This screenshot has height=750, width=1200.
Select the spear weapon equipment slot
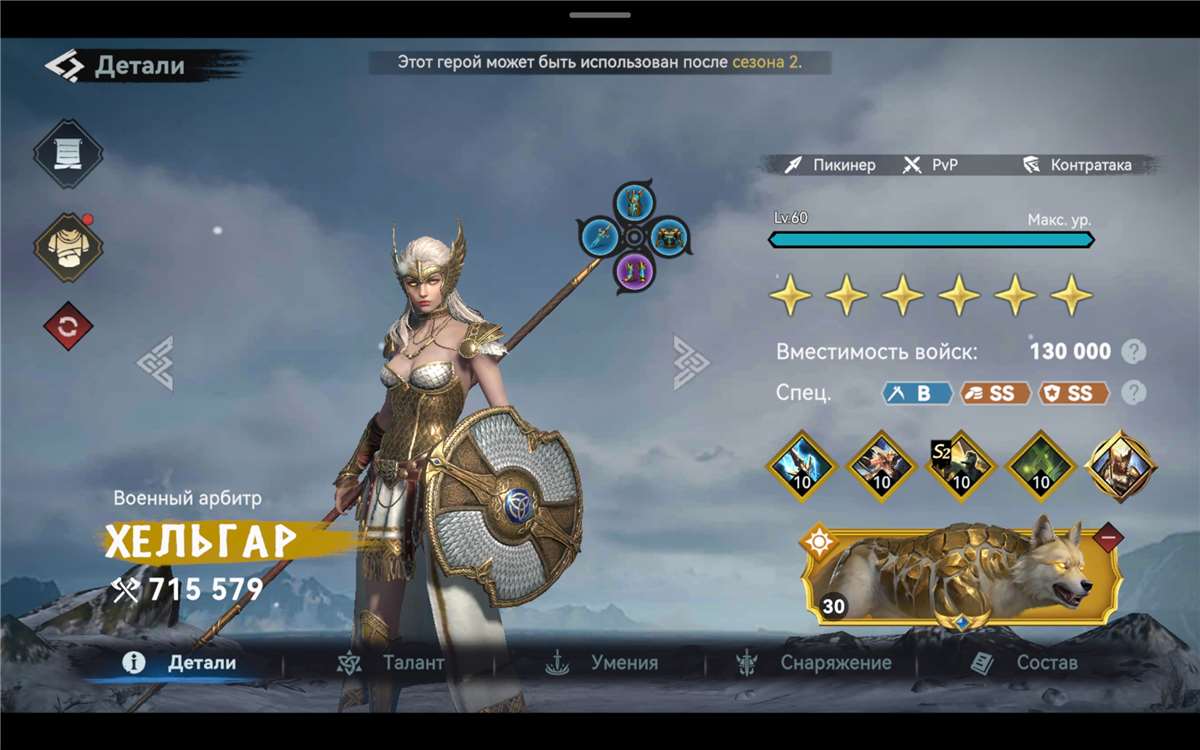(x=601, y=237)
